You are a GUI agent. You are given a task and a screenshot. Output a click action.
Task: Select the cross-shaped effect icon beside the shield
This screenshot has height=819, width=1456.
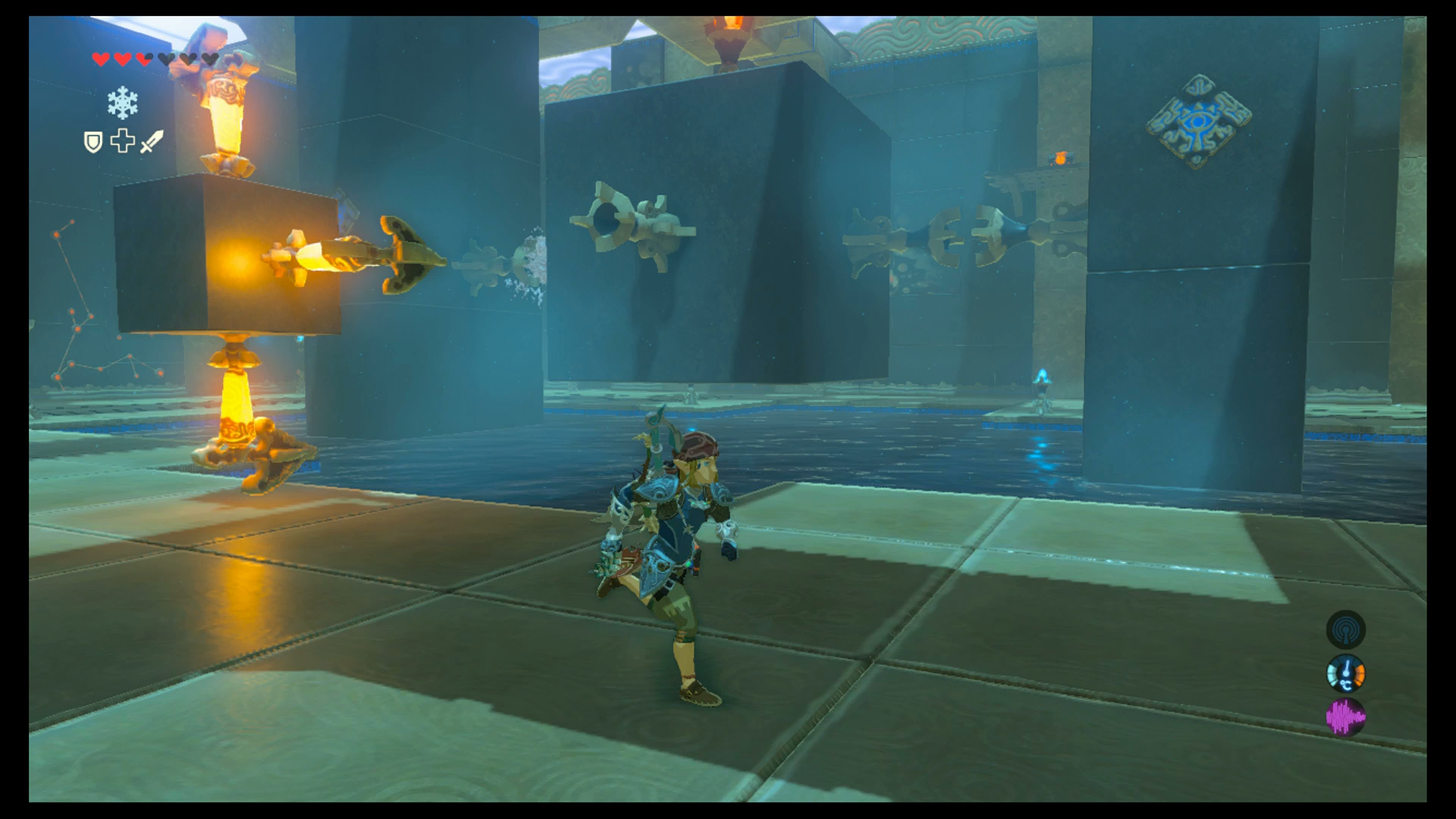pos(121,142)
